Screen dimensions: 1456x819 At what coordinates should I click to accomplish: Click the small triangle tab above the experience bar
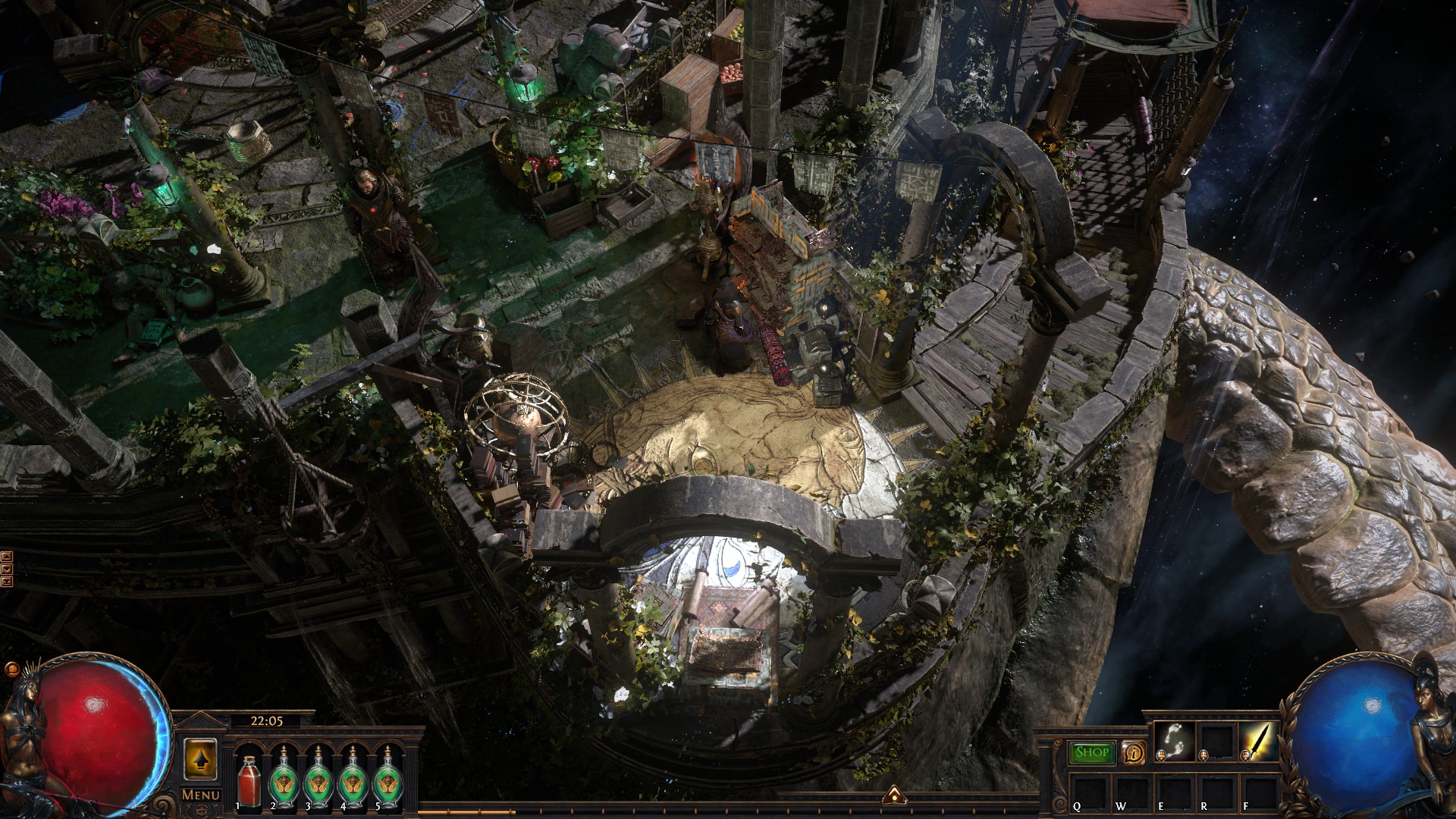click(x=892, y=793)
